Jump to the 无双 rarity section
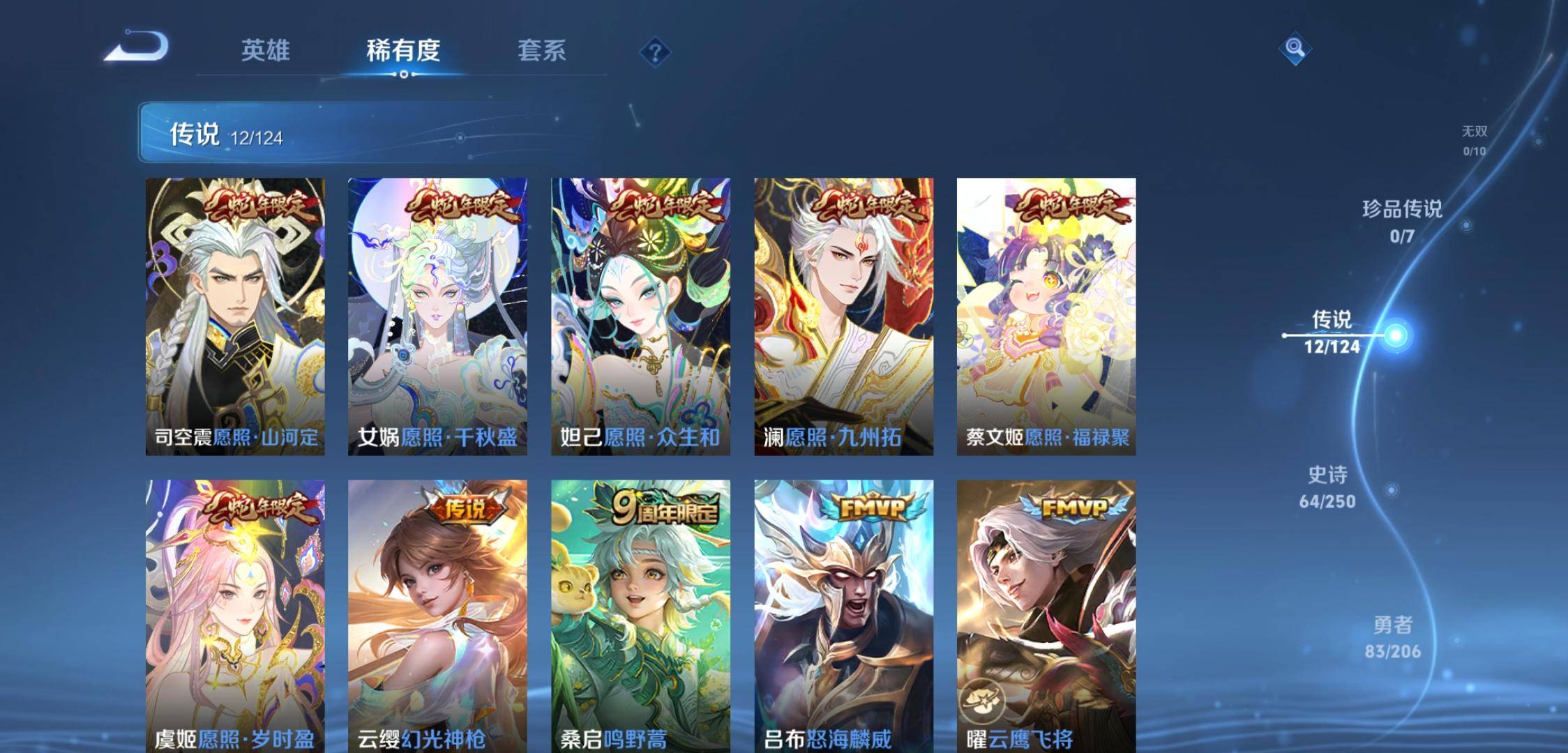Screen dimensions: 1568x753 (x=1474, y=139)
